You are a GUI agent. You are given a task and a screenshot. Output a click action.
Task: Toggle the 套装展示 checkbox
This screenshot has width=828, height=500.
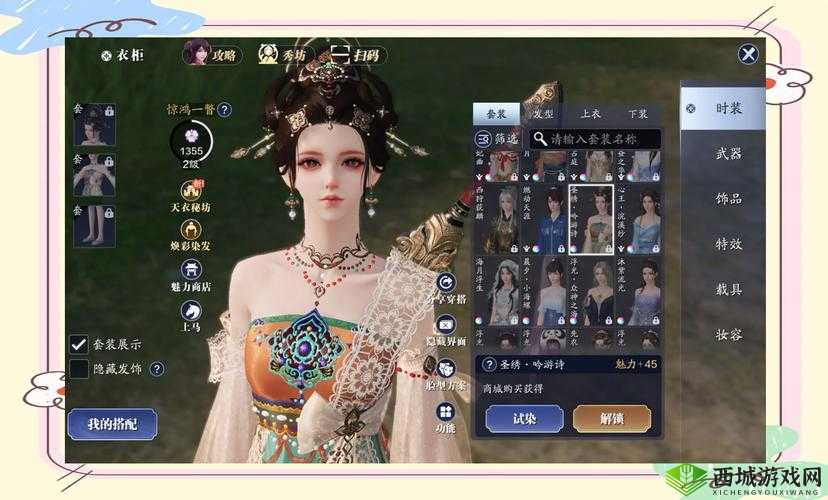tap(78, 343)
